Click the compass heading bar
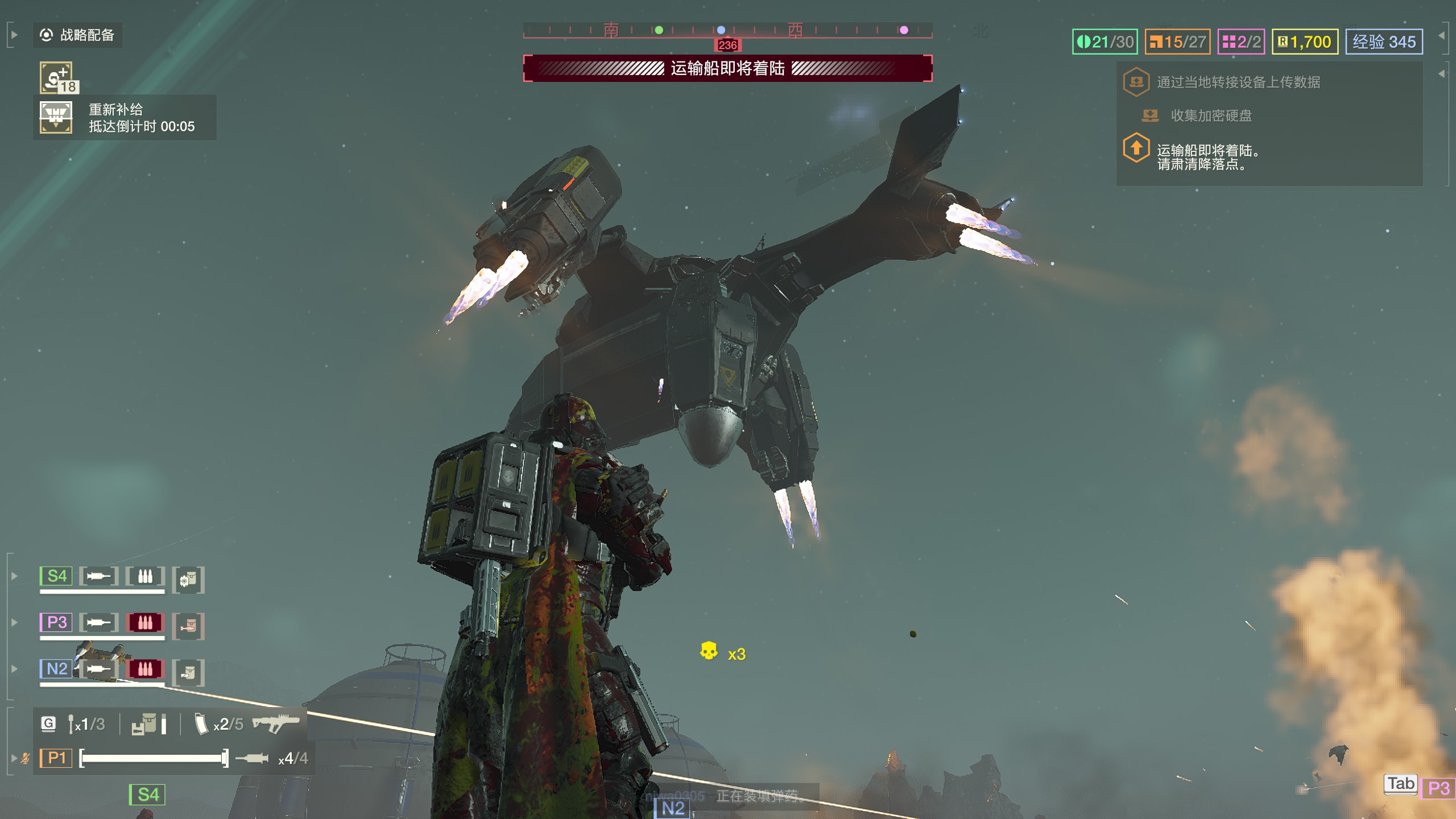 coord(727,30)
